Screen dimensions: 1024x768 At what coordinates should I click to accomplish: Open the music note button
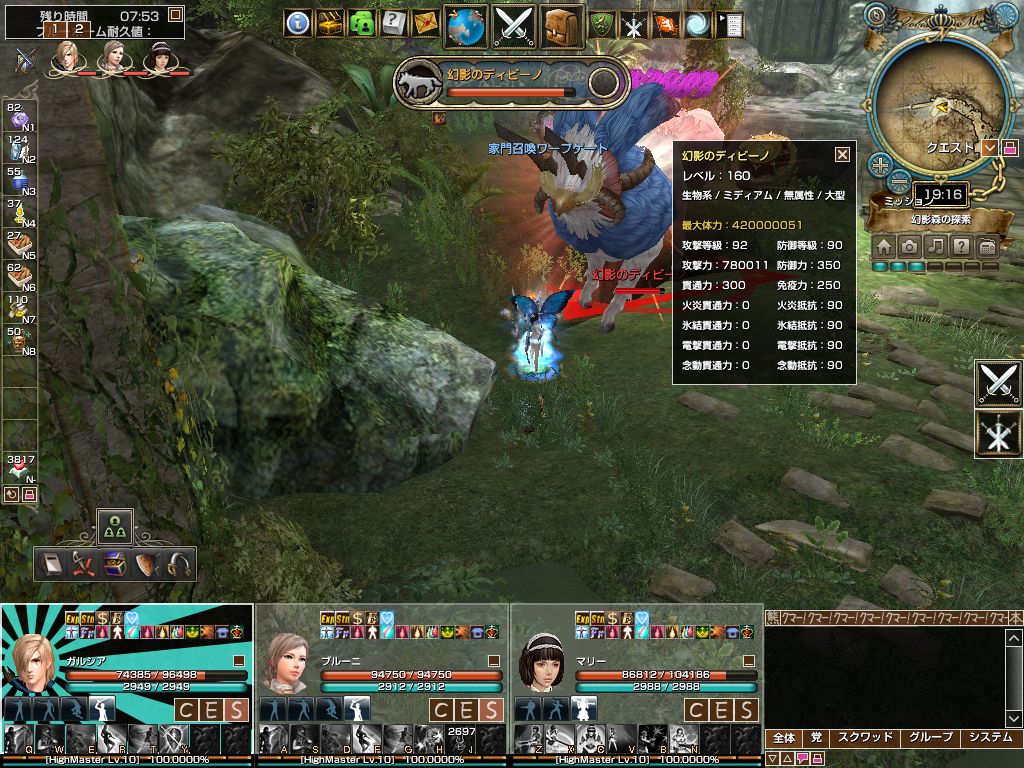(x=935, y=246)
